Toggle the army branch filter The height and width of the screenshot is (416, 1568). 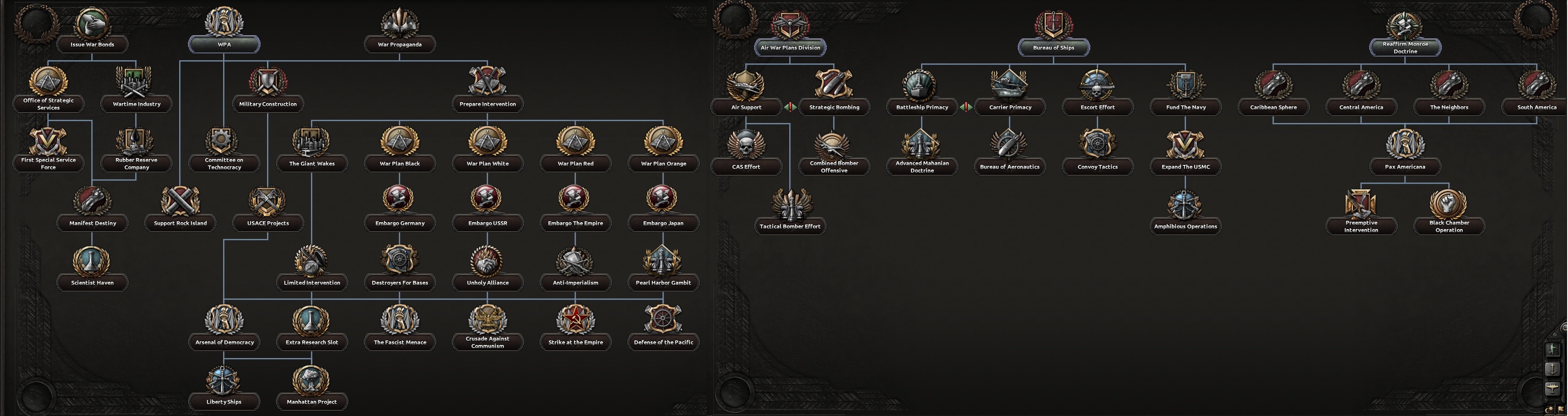point(1553,350)
